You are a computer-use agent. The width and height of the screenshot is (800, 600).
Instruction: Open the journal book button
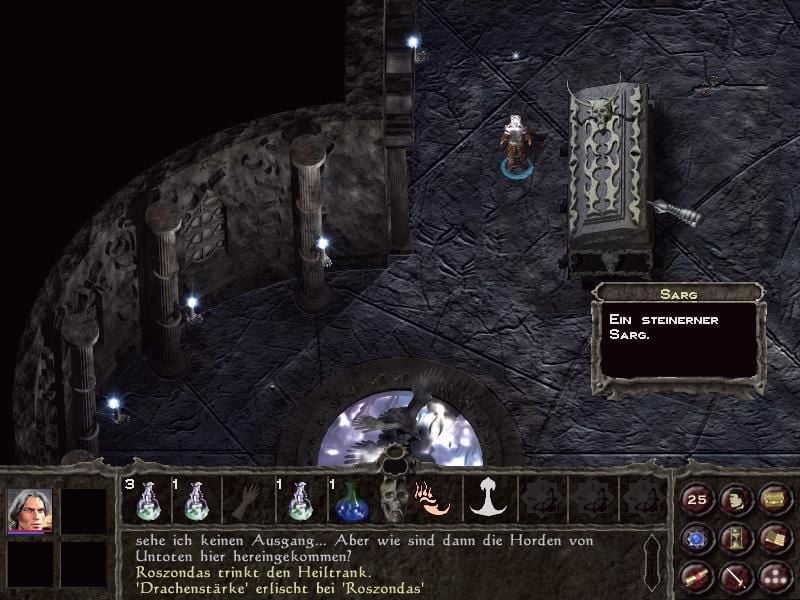(774, 539)
